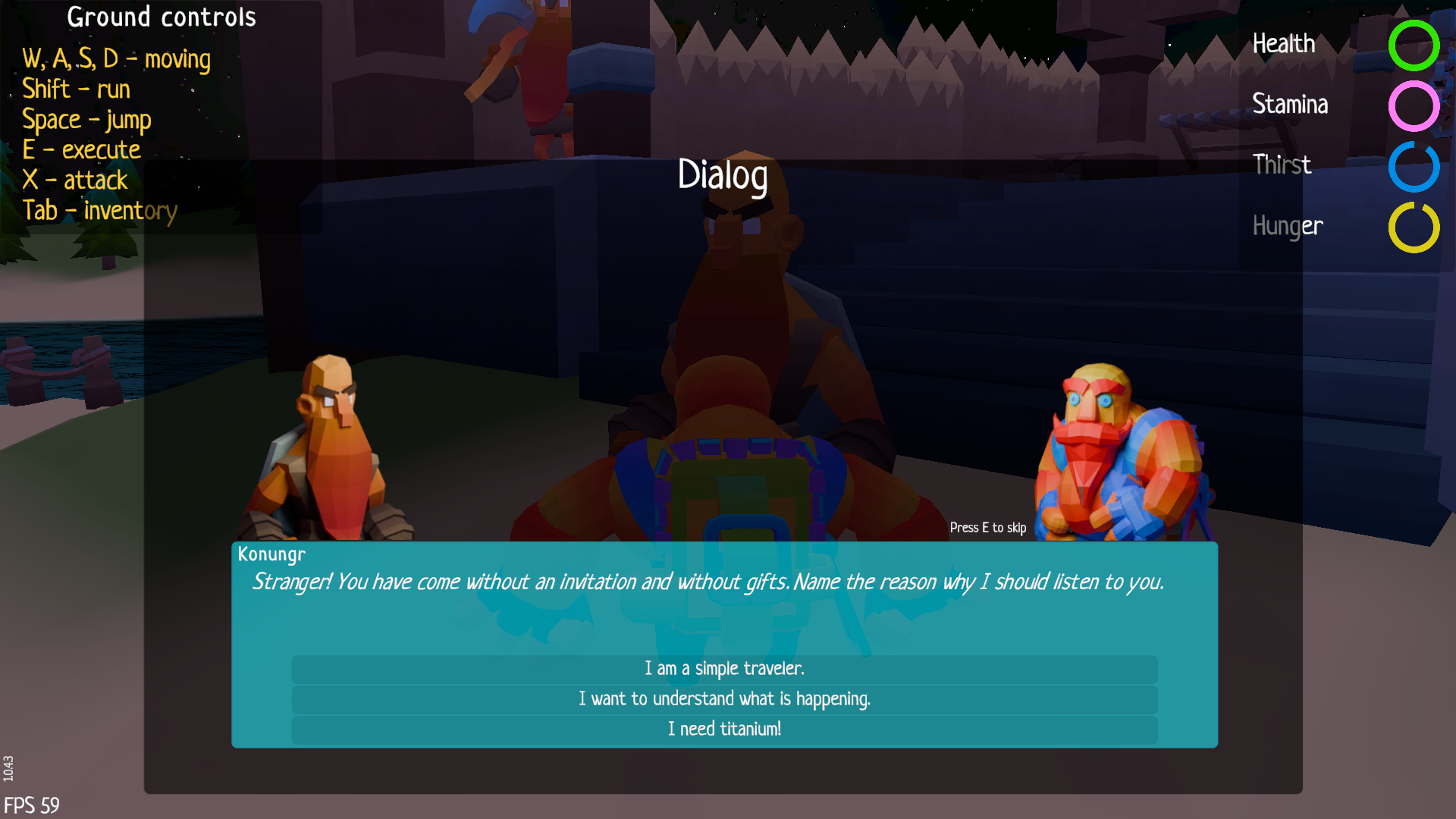The image size is (1456, 819).
Task: Click the 'Press E to skip' prompt
Action: [987, 527]
